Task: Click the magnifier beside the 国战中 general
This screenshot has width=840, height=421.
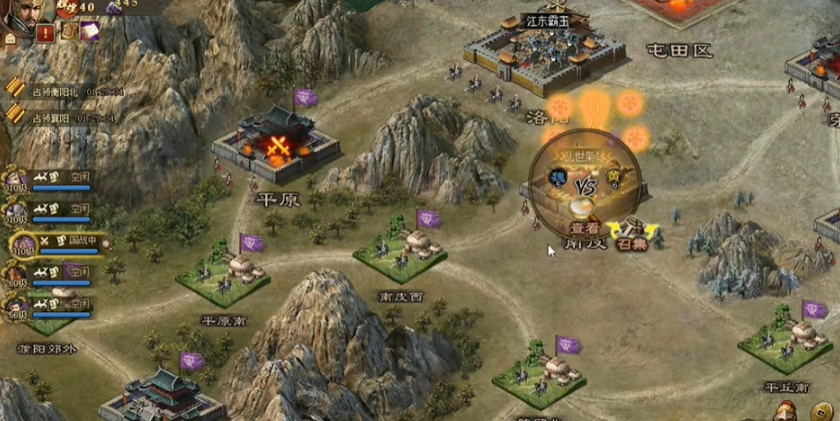Action: [105, 244]
